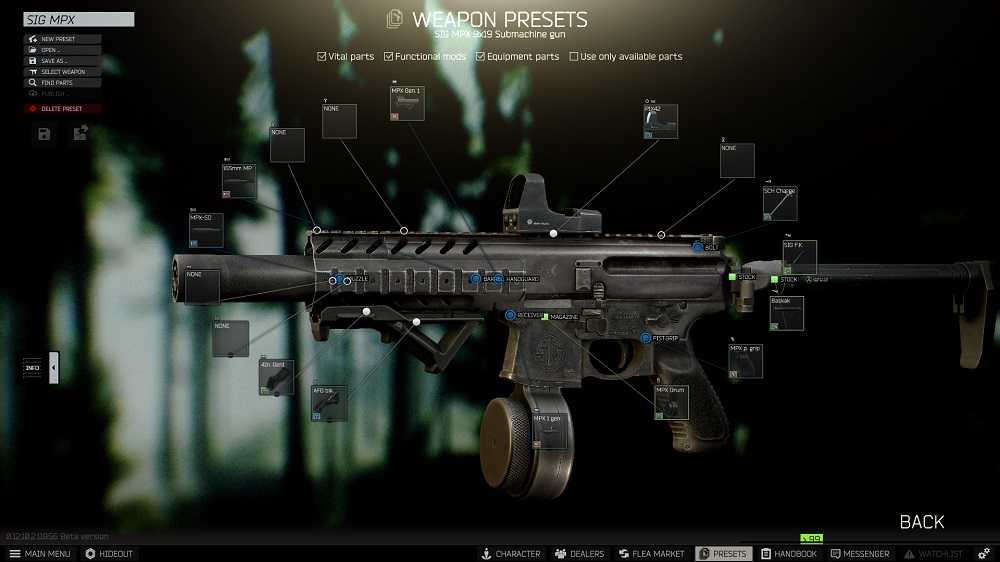Viewport: 1000px width, 562px height.
Task: Delete the current preset
Action: pos(62,108)
